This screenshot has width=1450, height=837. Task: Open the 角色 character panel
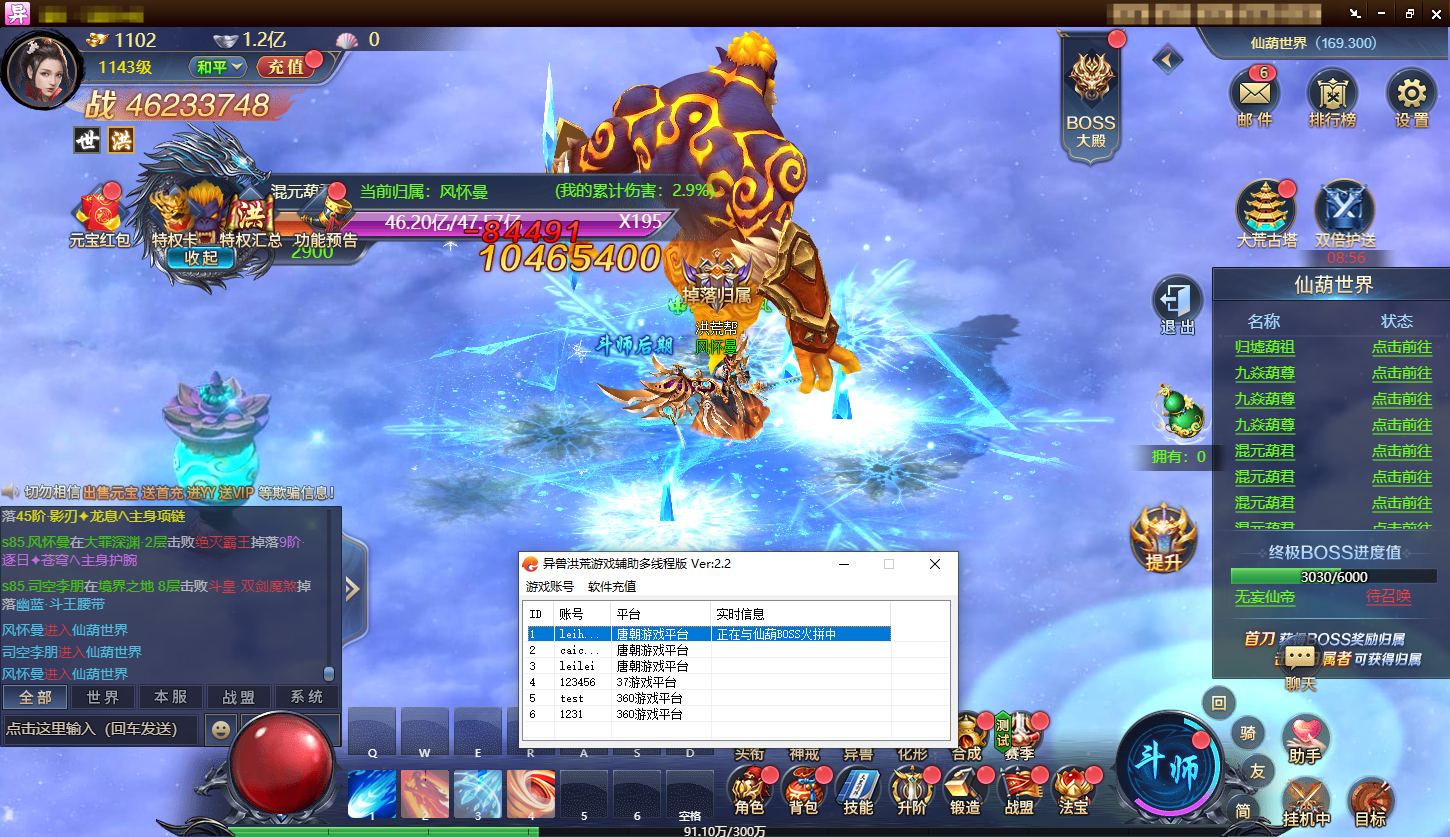(x=749, y=791)
